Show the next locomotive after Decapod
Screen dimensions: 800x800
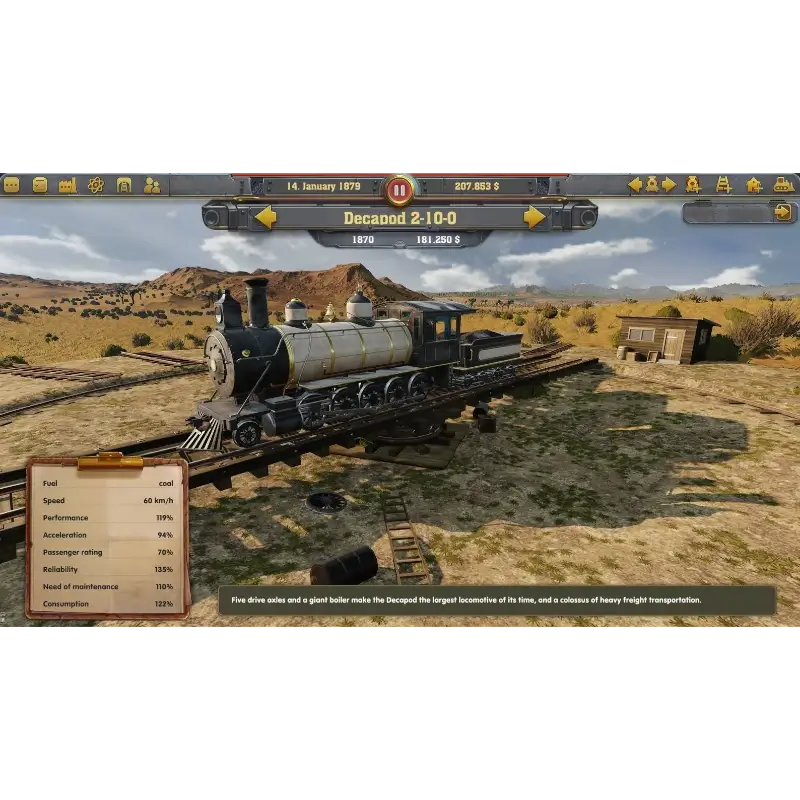[x=535, y=217]
